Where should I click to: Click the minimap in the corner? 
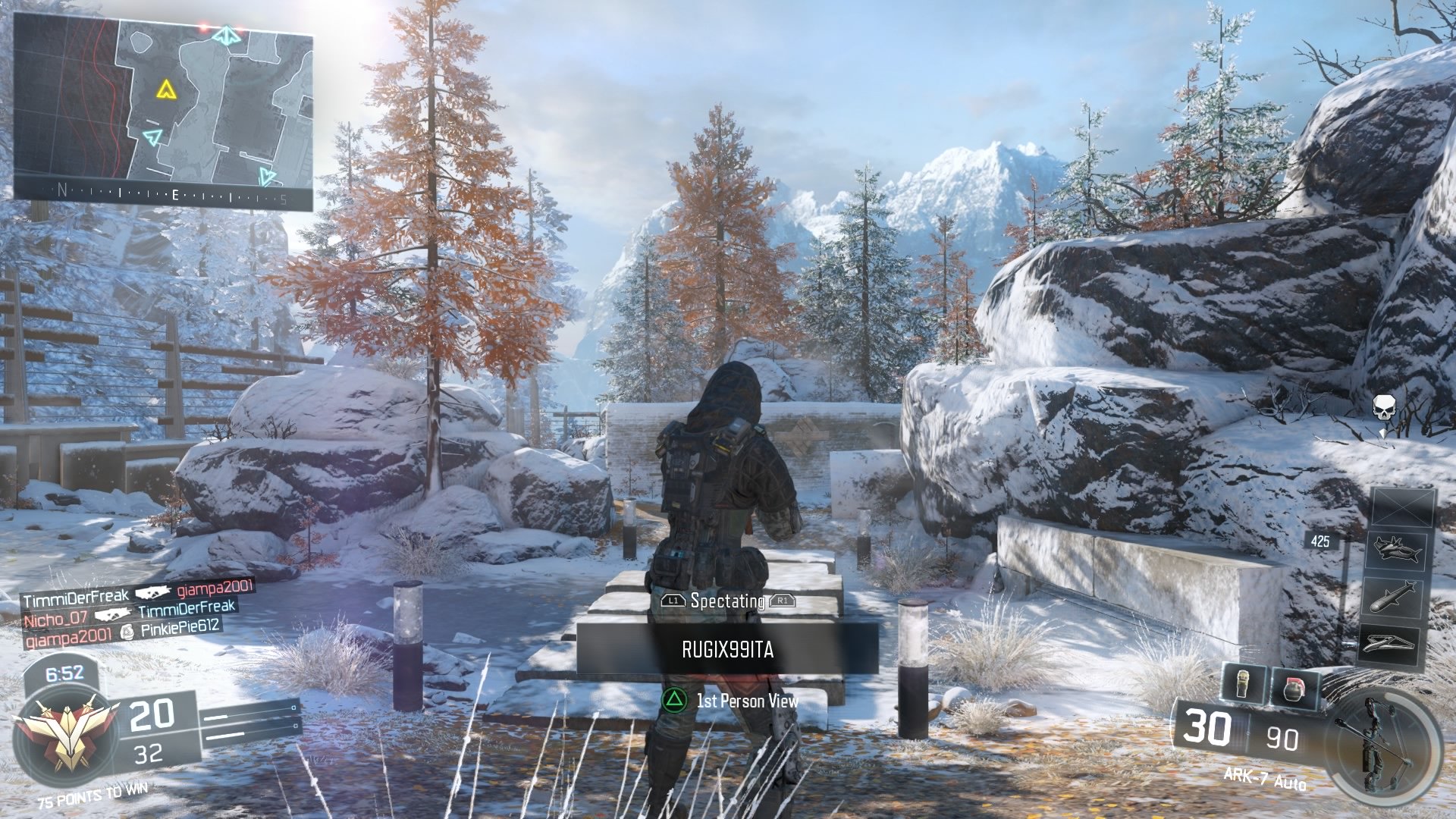click(163, 106)
